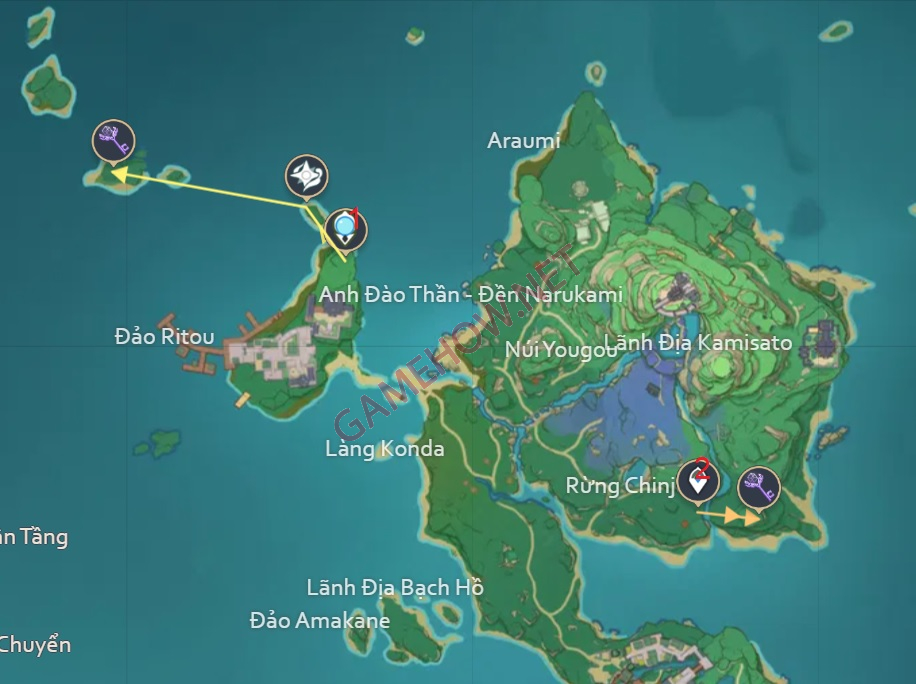
Task: Click the white star-shaped marker above Ritou
Action: pyautogui.click(x=306, y=176)
